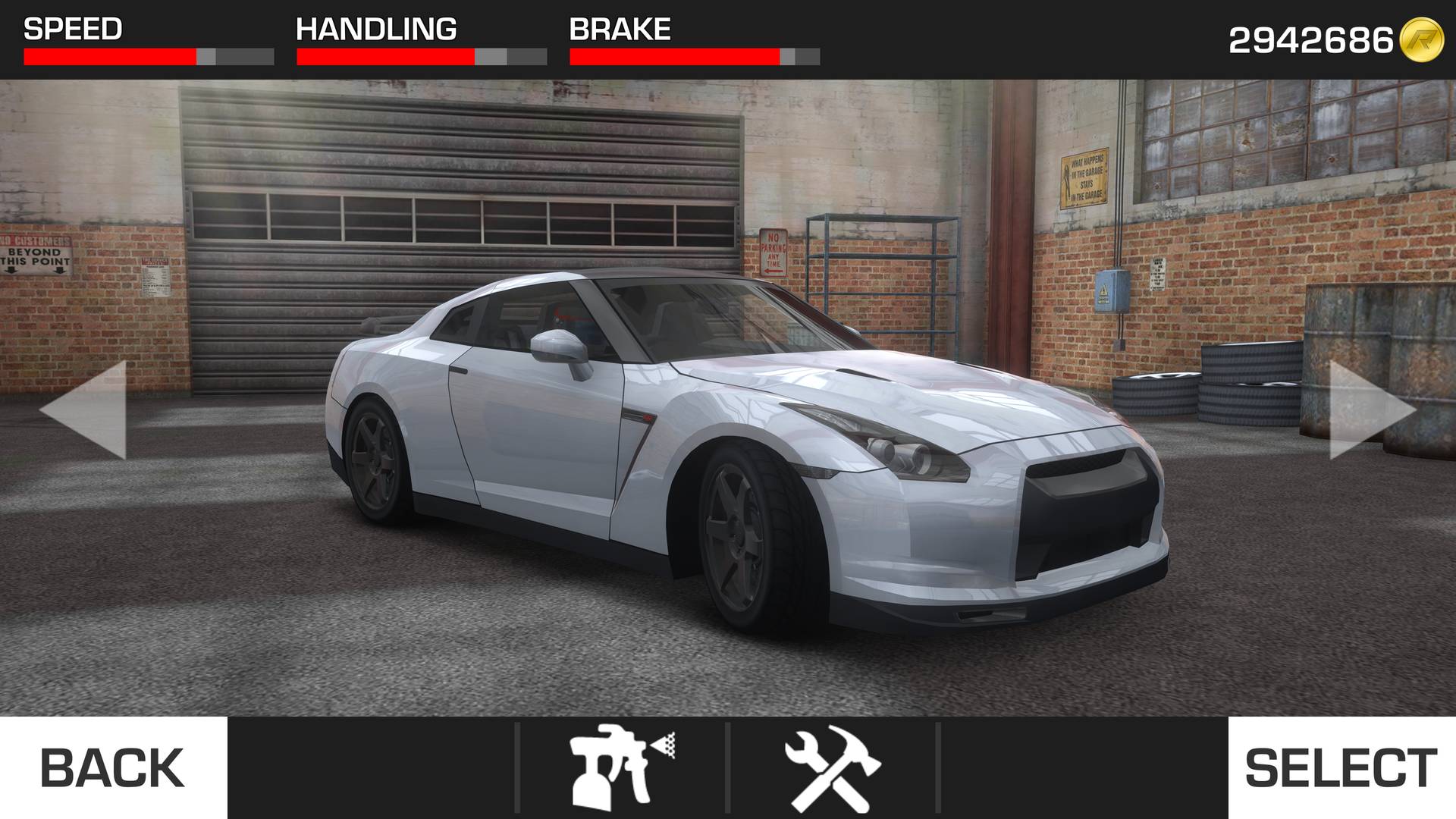The width and height of the screenshot is (1456, 819).
Task: Go back with the BACK button
Action: coord(113,767)
